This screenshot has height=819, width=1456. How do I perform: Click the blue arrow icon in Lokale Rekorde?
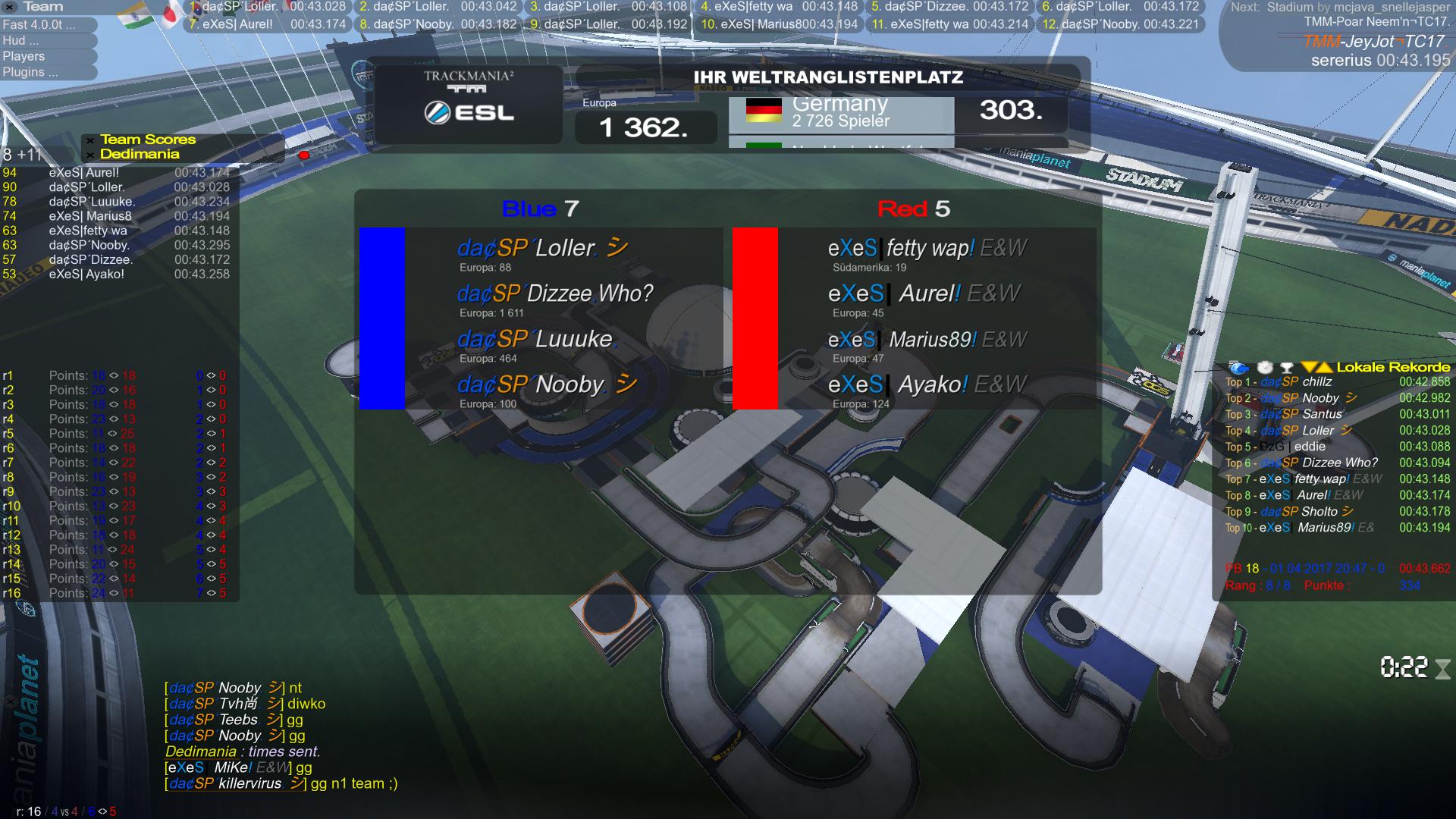point(1238,368)
